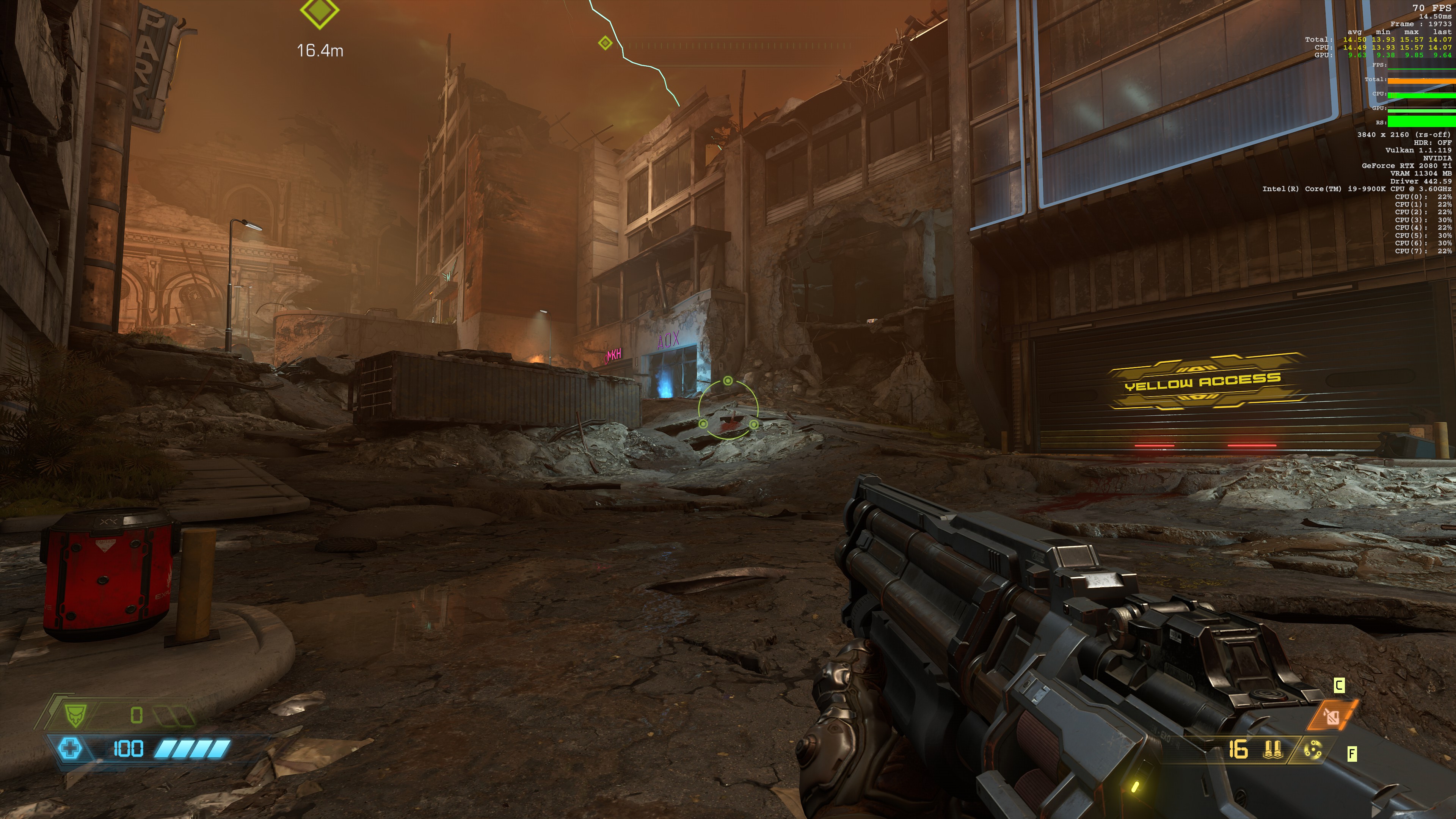Click the small green diamond waypoint marker

pyautogui.click(x=605, y=43)
